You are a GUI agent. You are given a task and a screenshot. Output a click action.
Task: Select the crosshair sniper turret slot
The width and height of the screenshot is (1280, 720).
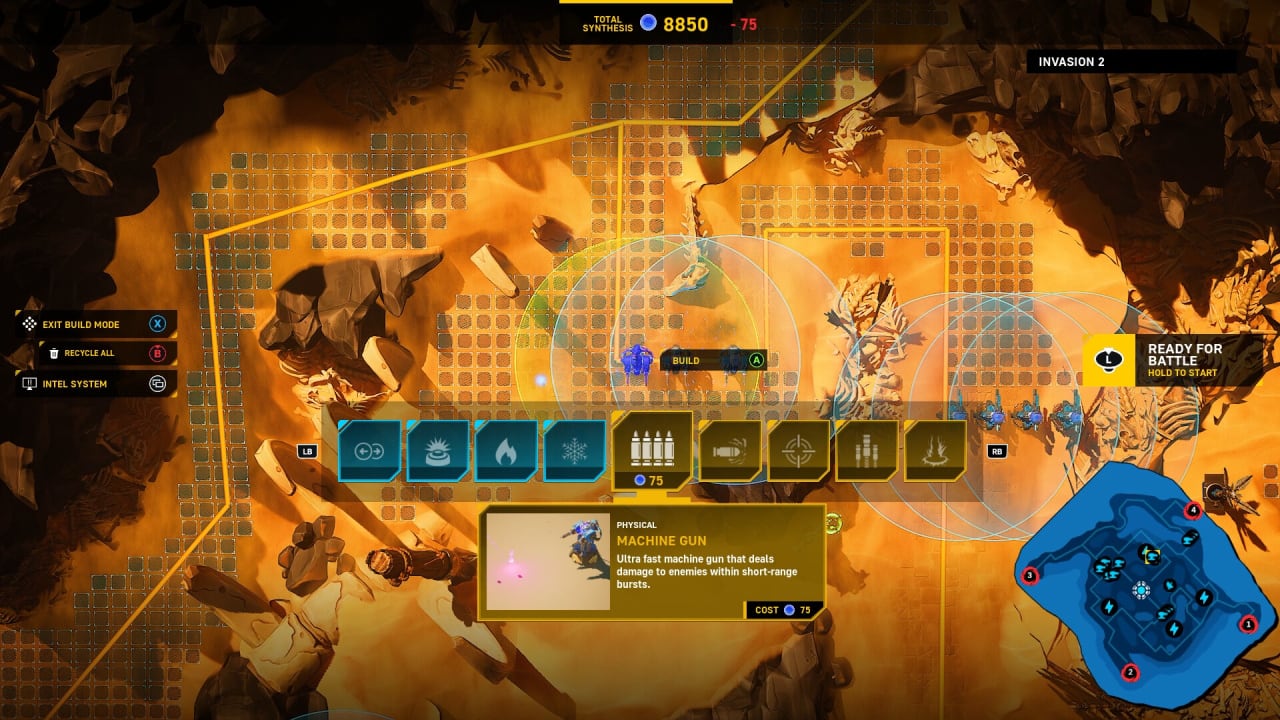pos(798,450)
